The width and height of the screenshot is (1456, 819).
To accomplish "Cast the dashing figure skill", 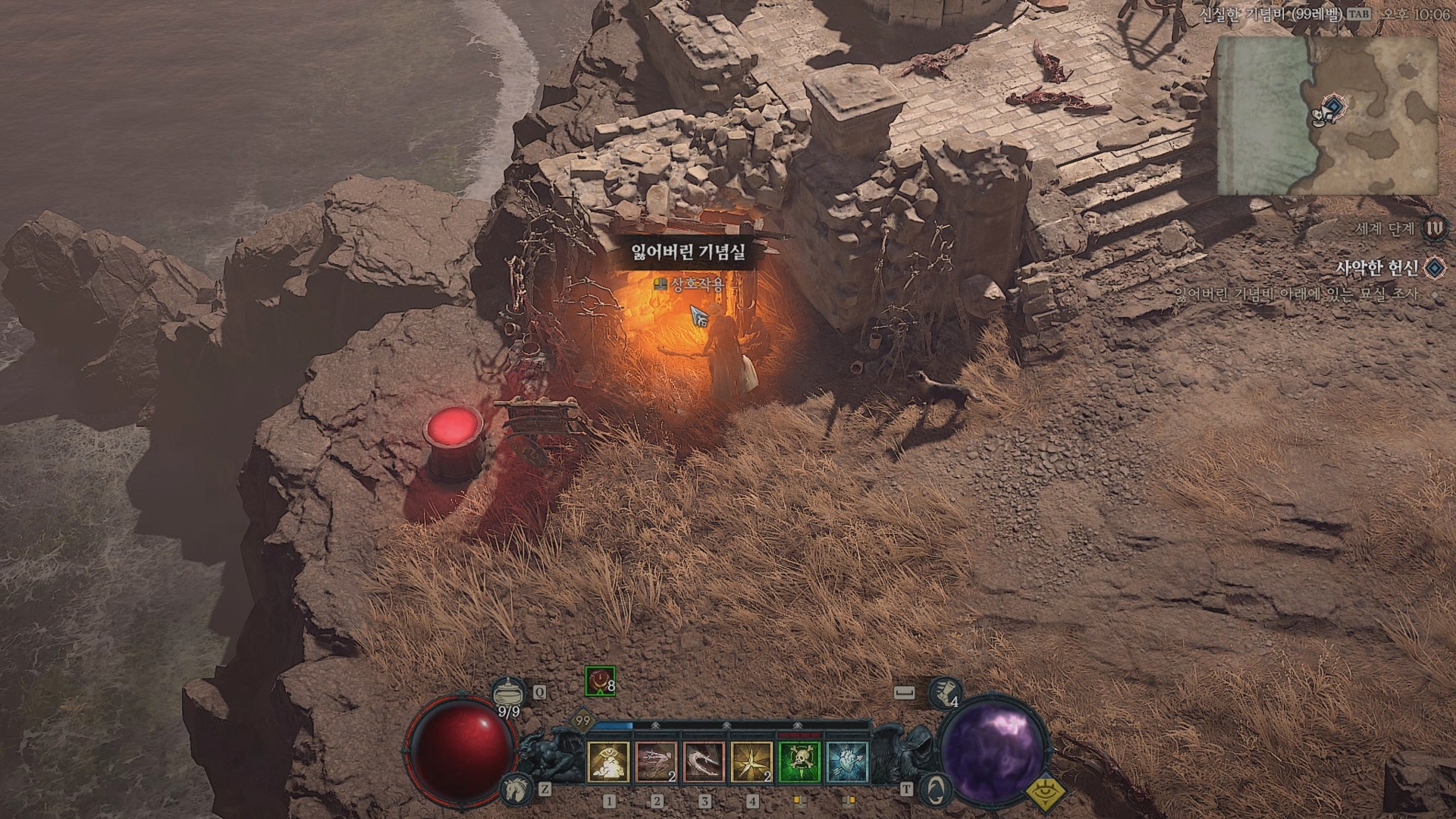I will tap(657, 762).
